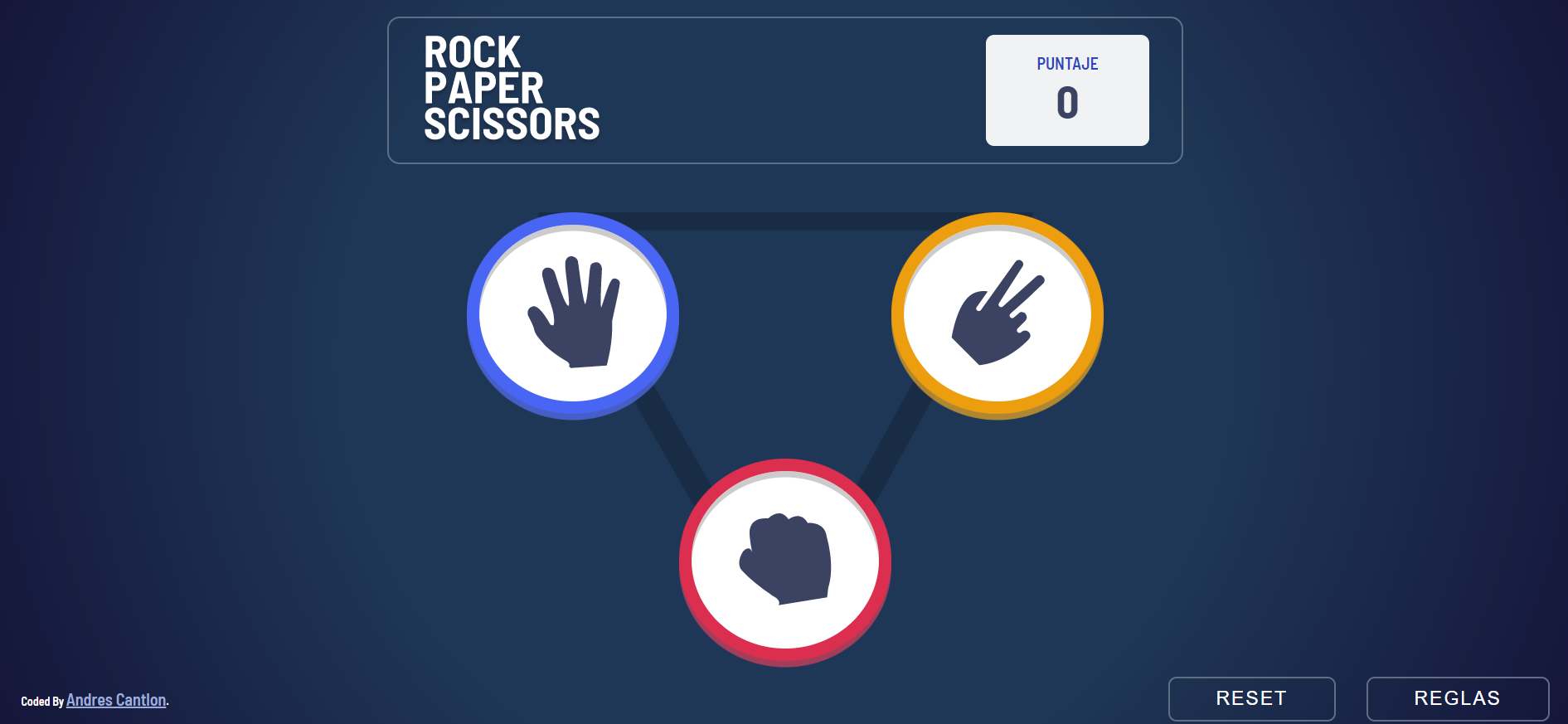Pick the yellow scissors hand
This screenshot has width=1568, height=724.
[x=997, y=314]
